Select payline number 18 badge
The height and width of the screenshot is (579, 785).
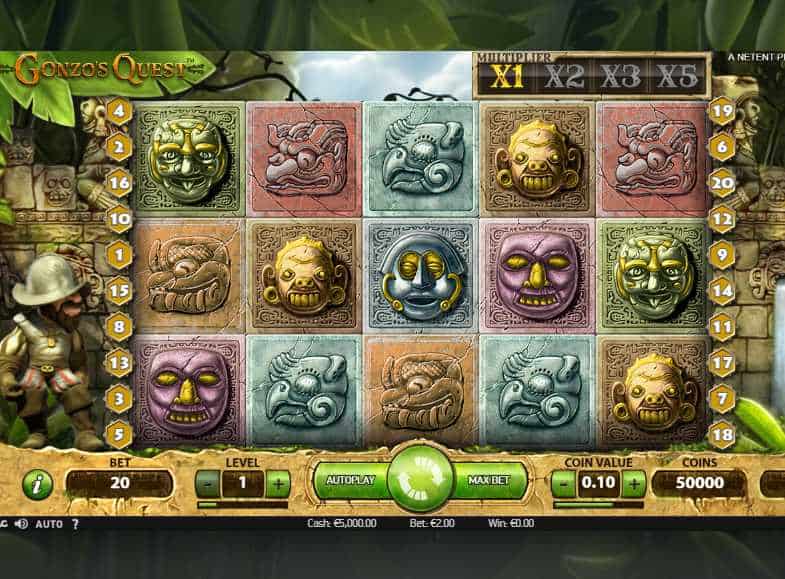[722, 433]
